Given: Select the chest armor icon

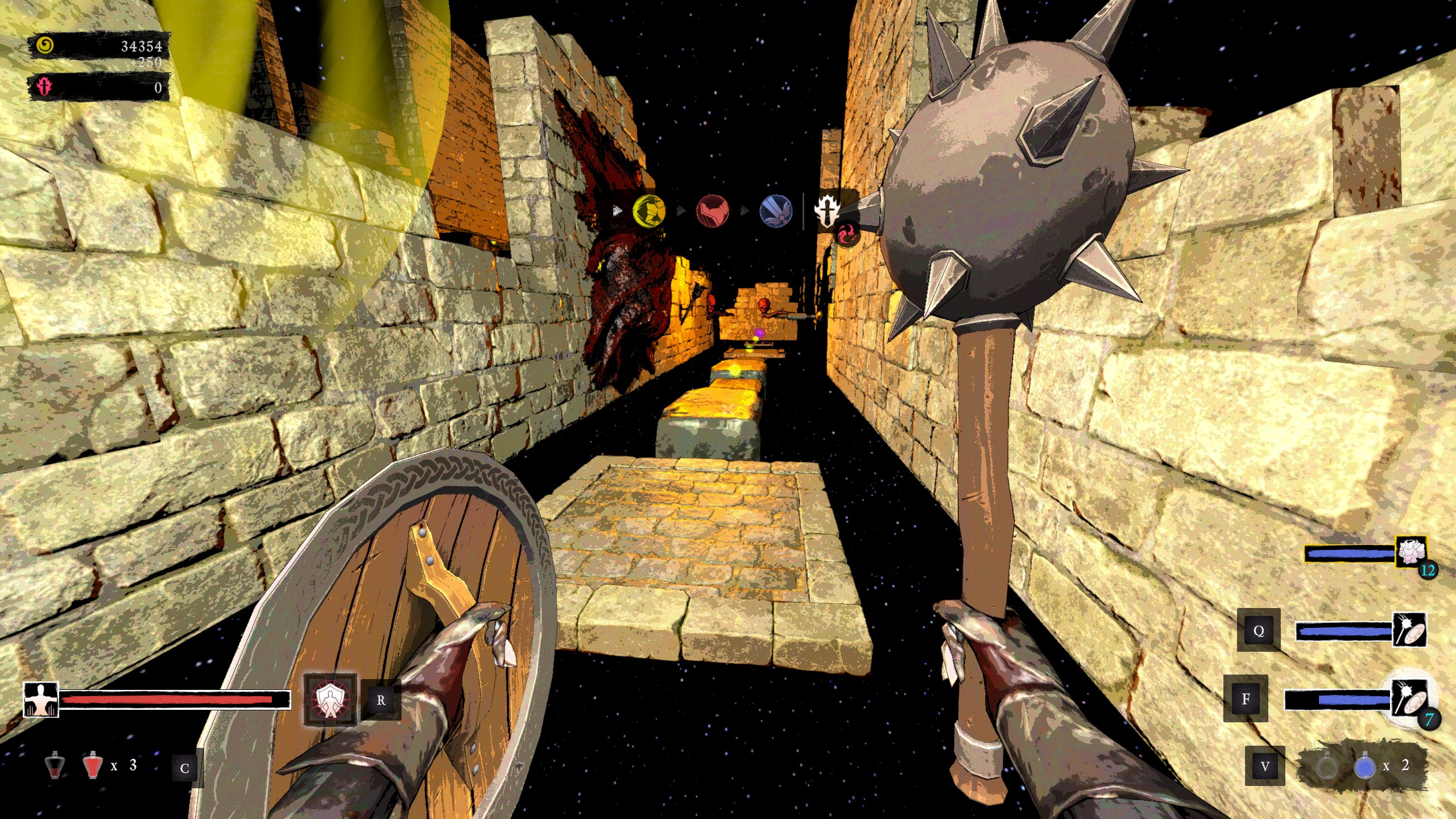Looking at the screenshot, I should tap(1410, 552).
